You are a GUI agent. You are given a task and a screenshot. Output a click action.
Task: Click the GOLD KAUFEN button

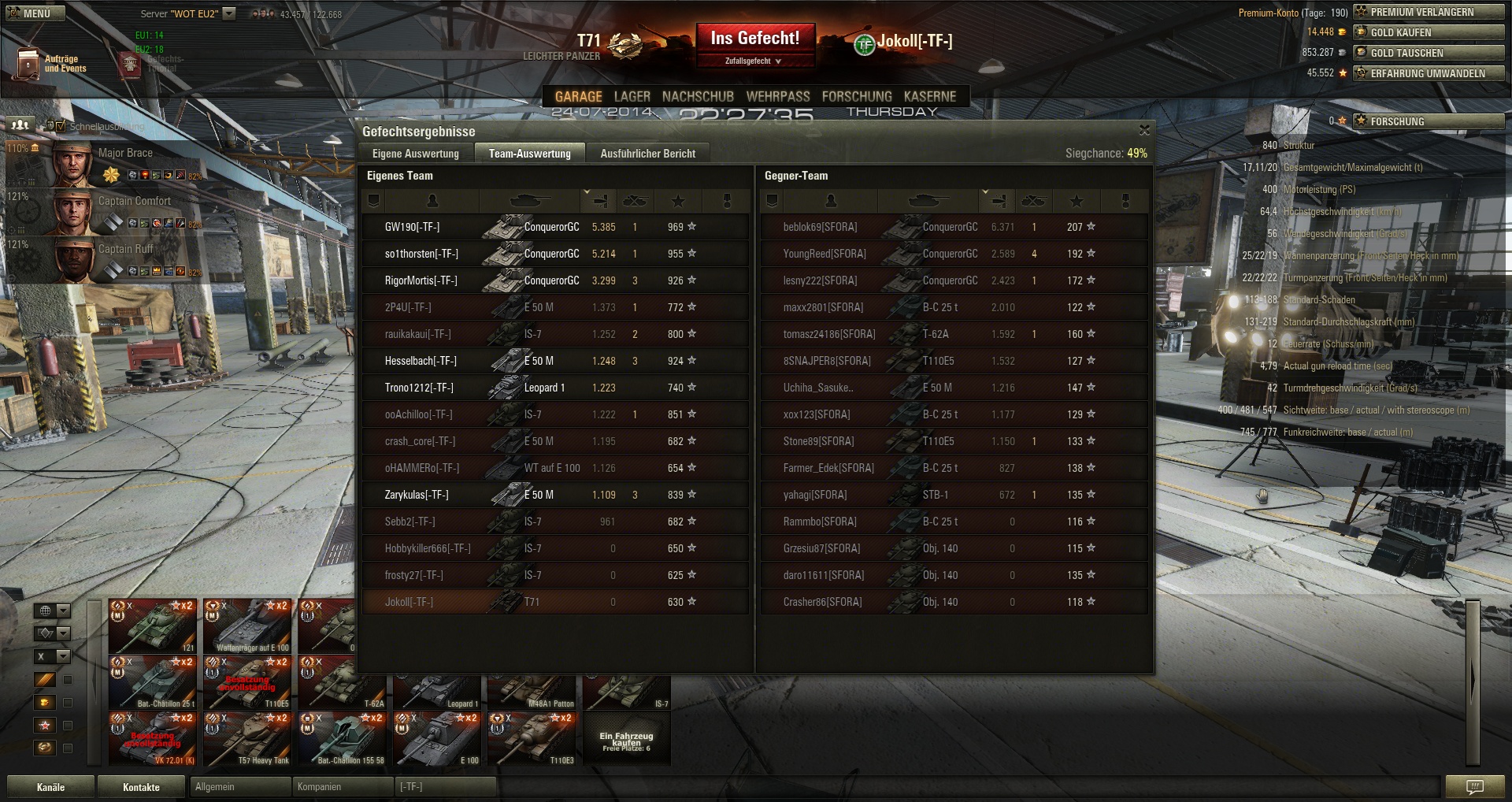(1429, 32)
